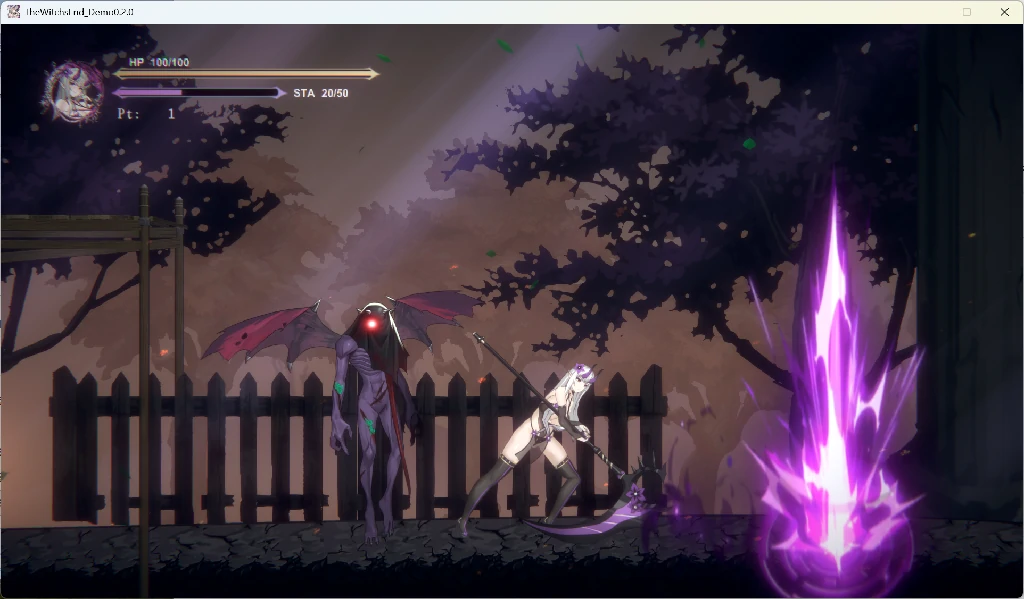Click the character portrait in the HUD
1024x599 pixels.
[x=73, y=92]
